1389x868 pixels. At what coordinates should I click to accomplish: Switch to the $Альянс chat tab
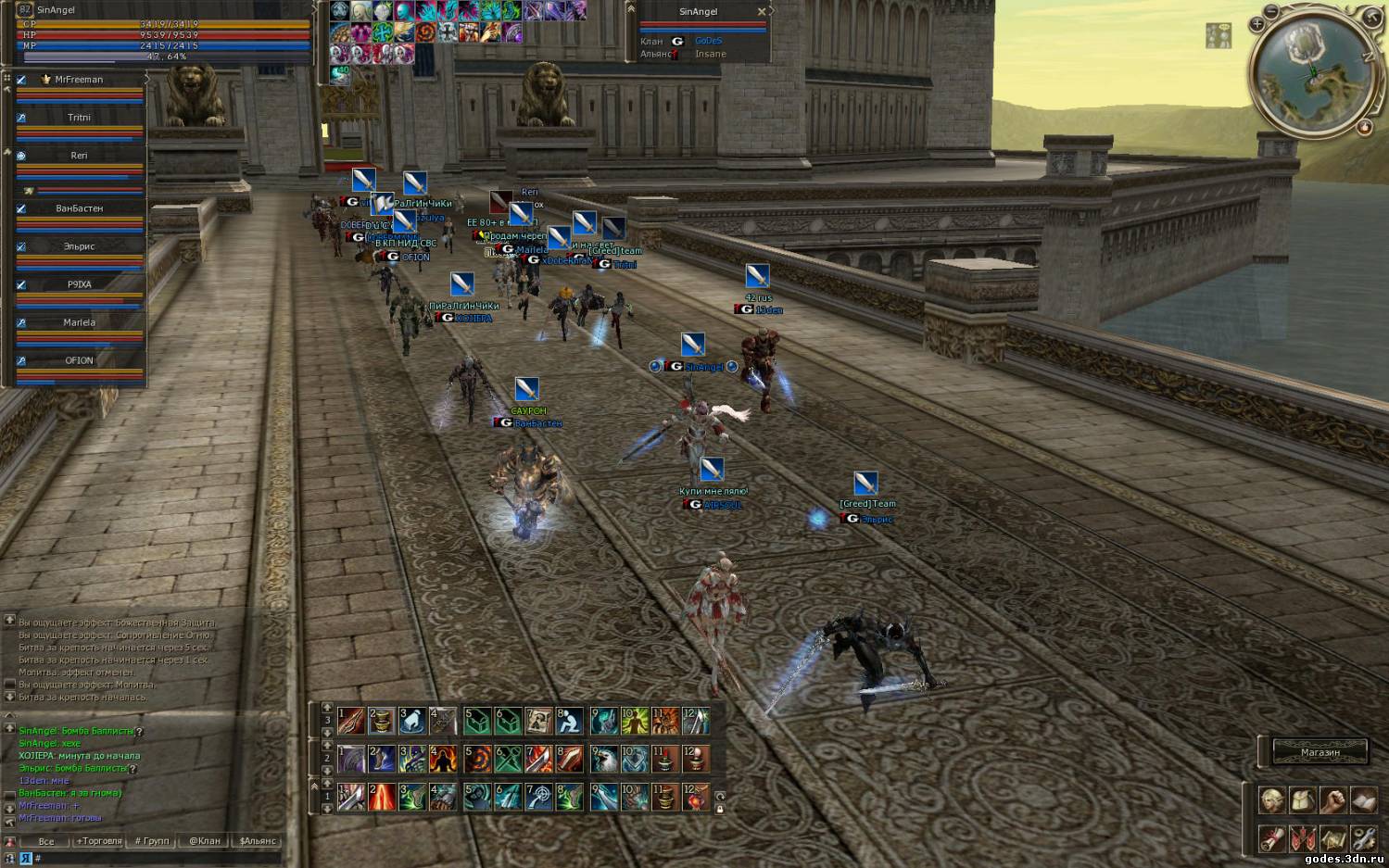tap(258, 841)
